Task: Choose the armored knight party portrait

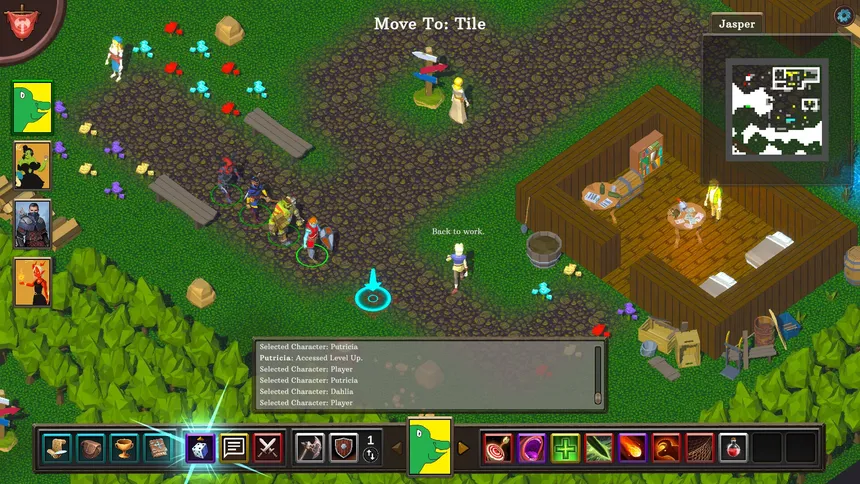Action: pyautogui.click(x=32, y=224)
